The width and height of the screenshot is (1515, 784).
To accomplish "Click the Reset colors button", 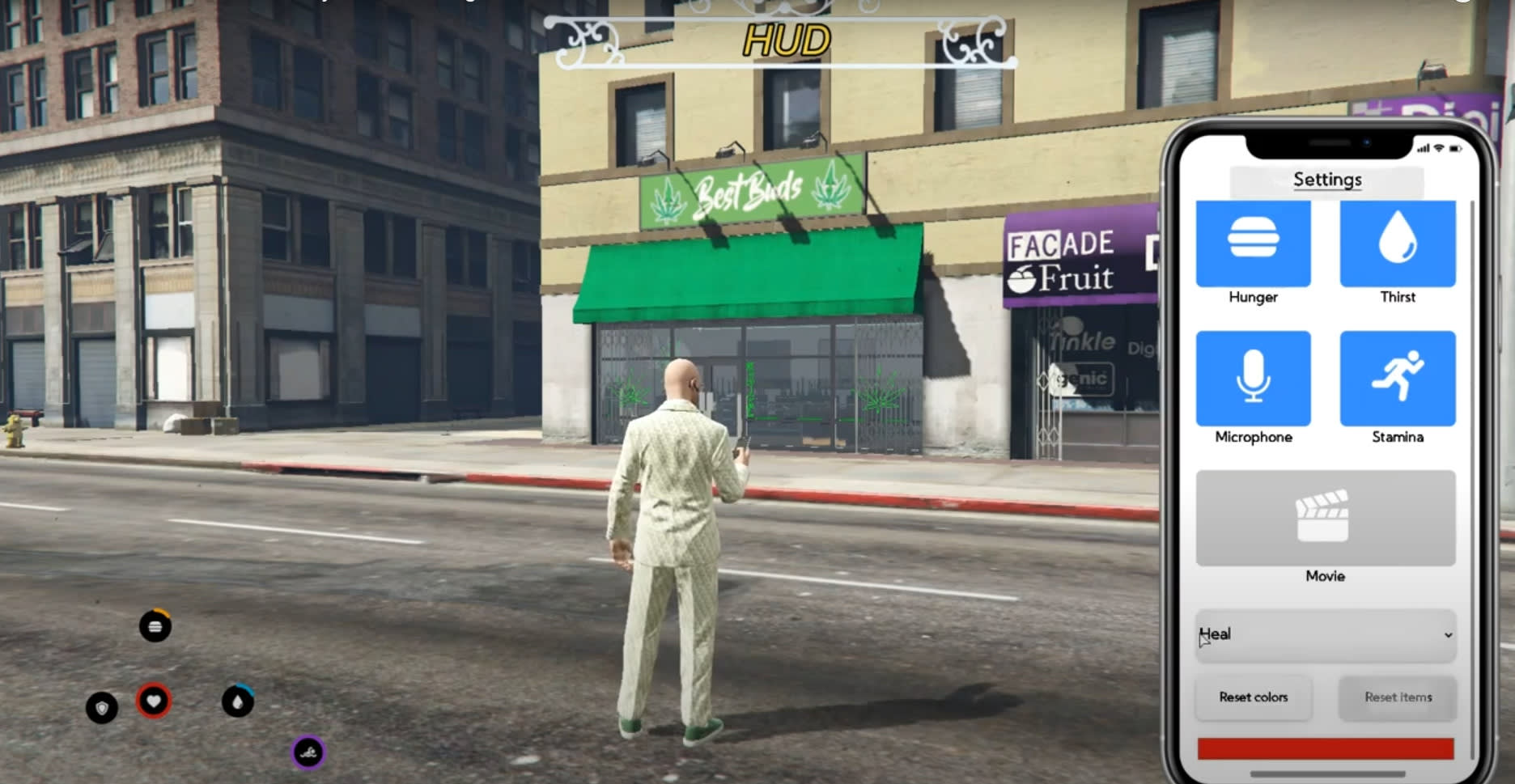I will [x=1253, y=697].
